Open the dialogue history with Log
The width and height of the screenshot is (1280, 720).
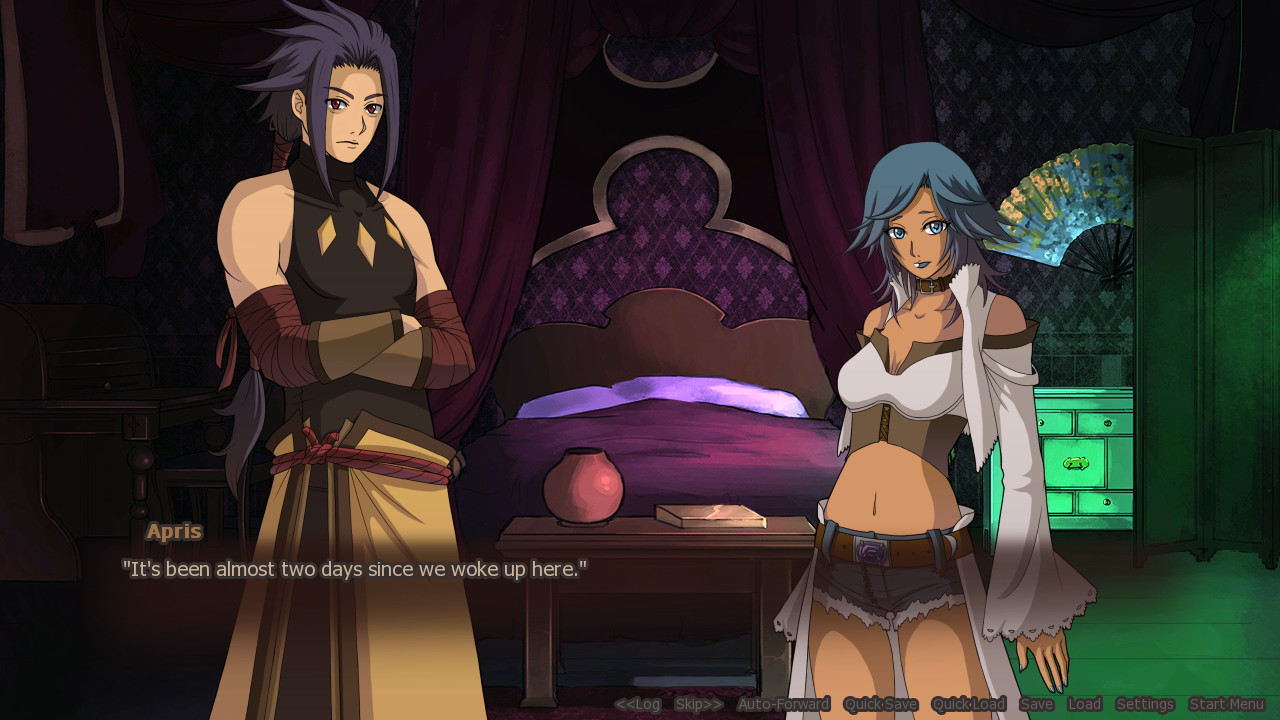[x=638, y=704]
